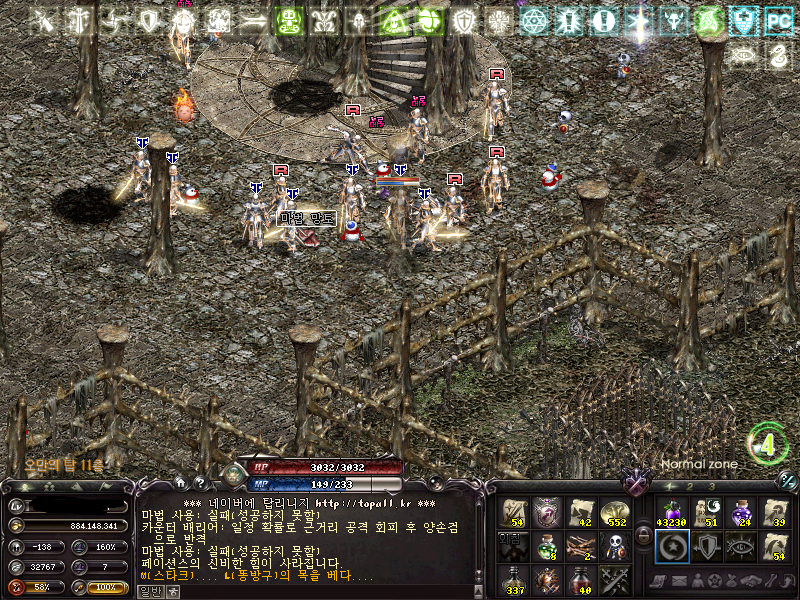Select the bundle of twigs slot
The width and height of the screenshot is (800, 600).
(580, 546)
